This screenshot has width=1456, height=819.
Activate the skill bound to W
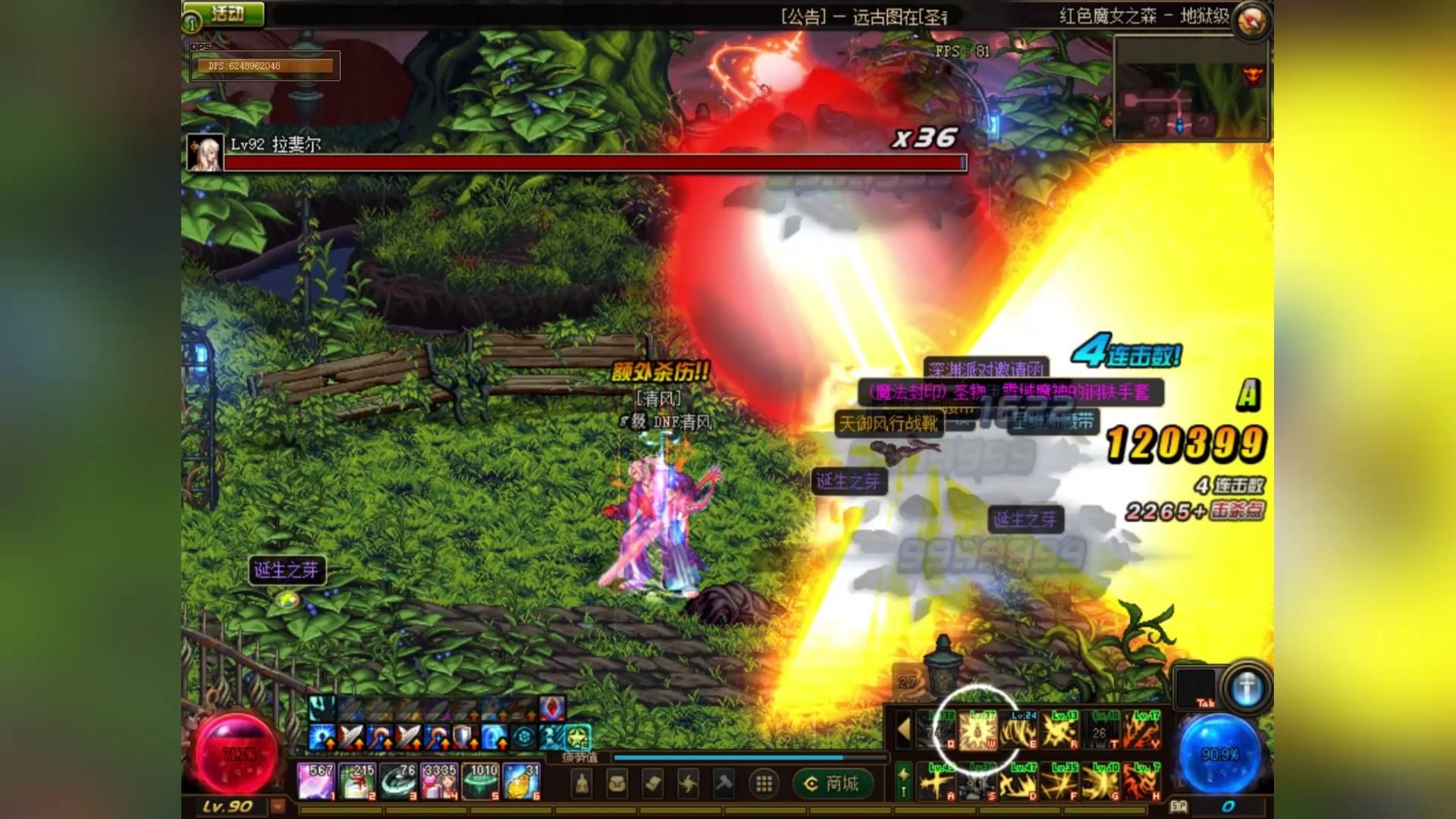pyautogui.click(x=977, y=731)
